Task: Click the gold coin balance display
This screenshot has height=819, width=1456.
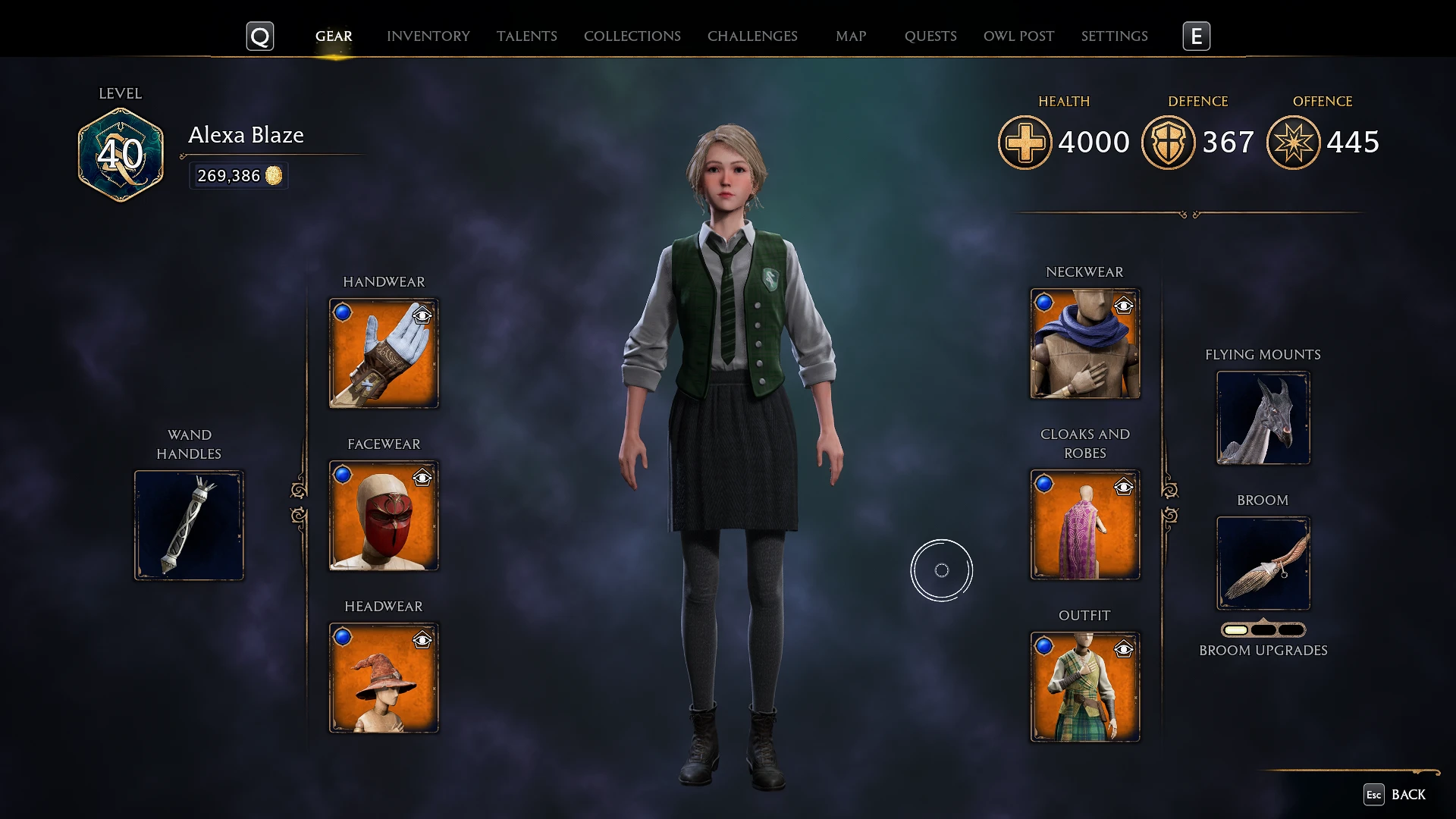Action: 238,175
